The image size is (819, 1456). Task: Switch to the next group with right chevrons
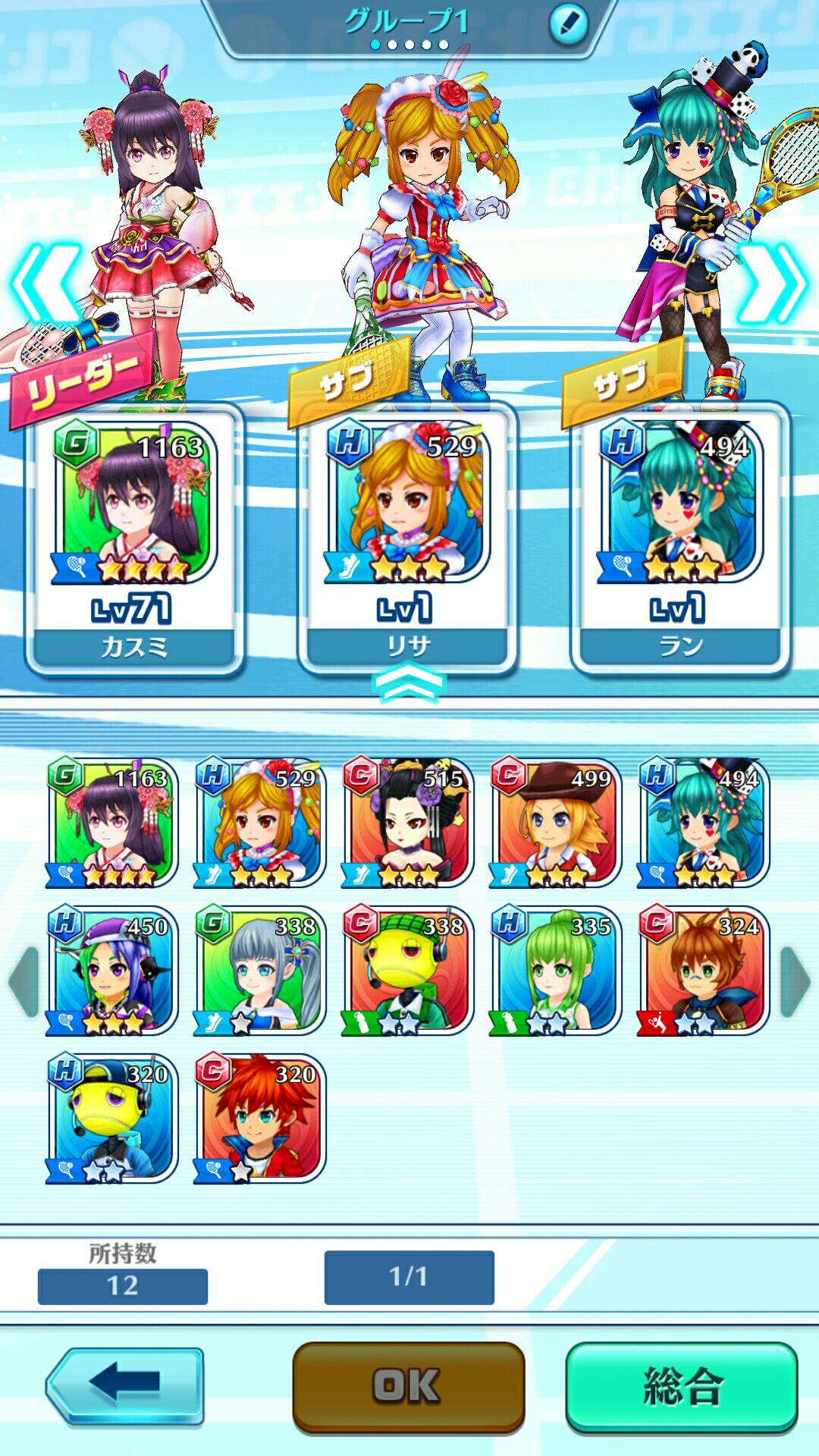[x=773, y=282]
